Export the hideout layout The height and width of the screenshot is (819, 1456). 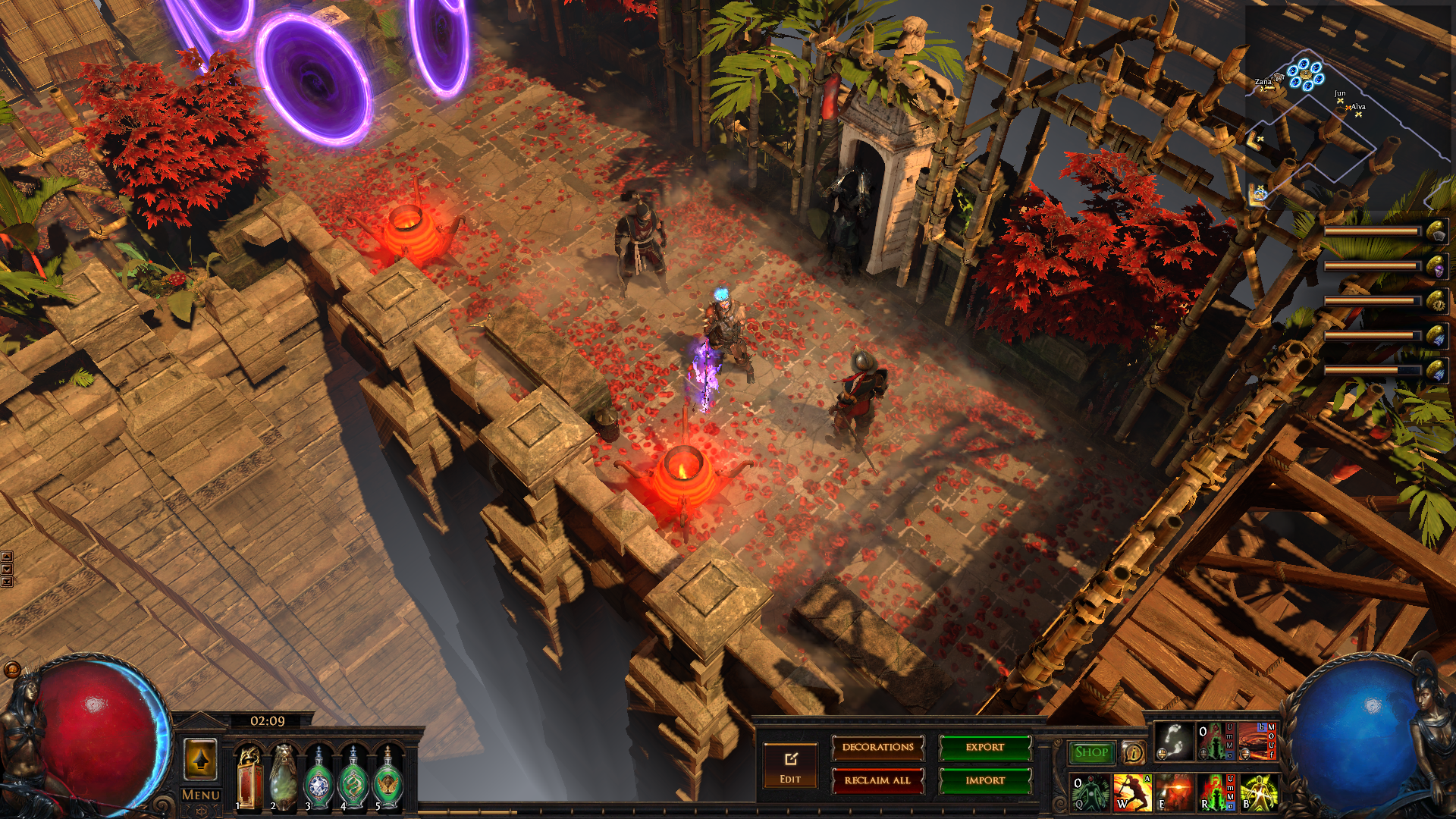point(985,748)
